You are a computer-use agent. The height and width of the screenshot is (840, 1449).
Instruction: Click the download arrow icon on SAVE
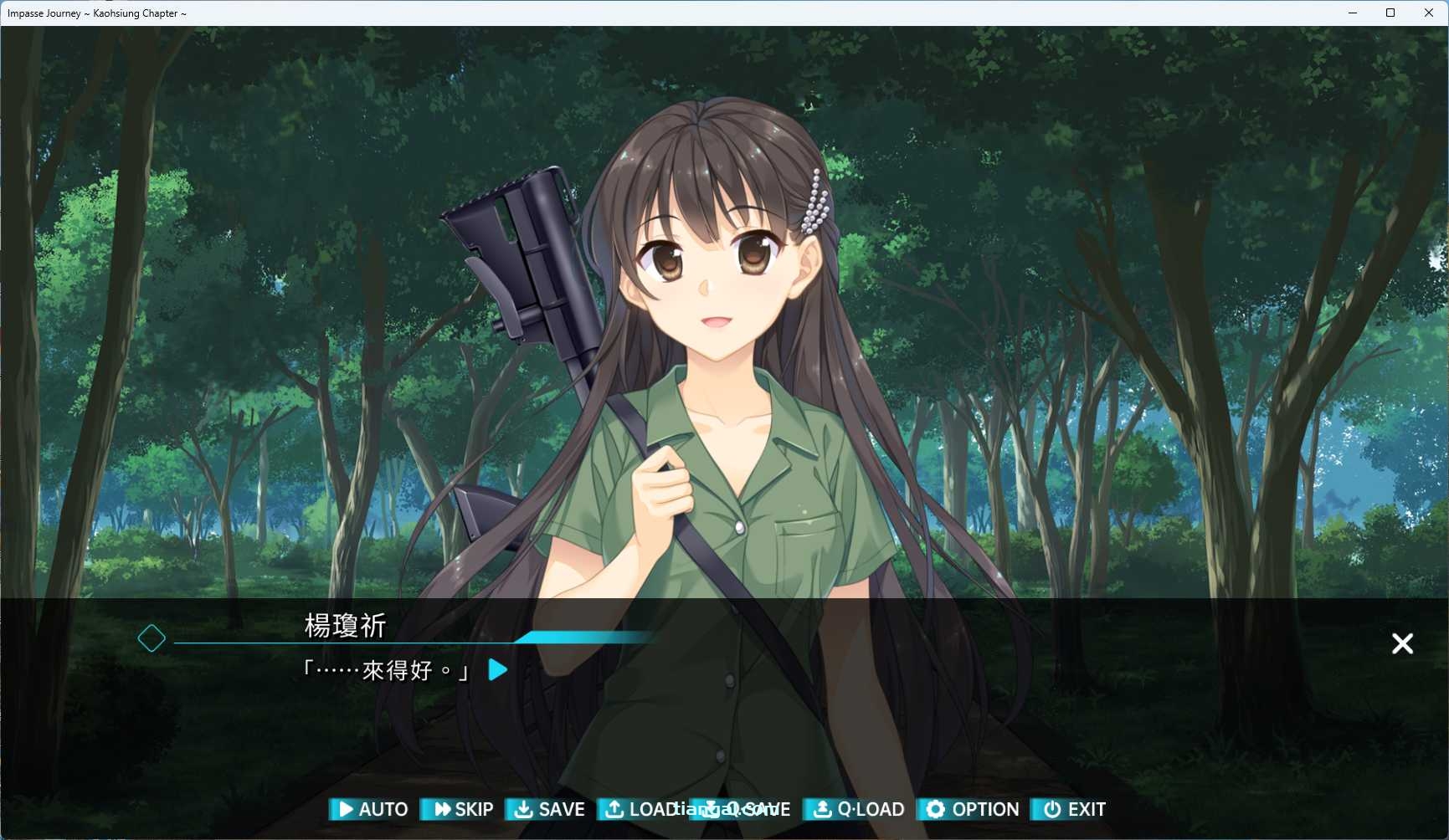tap(523, 810)
